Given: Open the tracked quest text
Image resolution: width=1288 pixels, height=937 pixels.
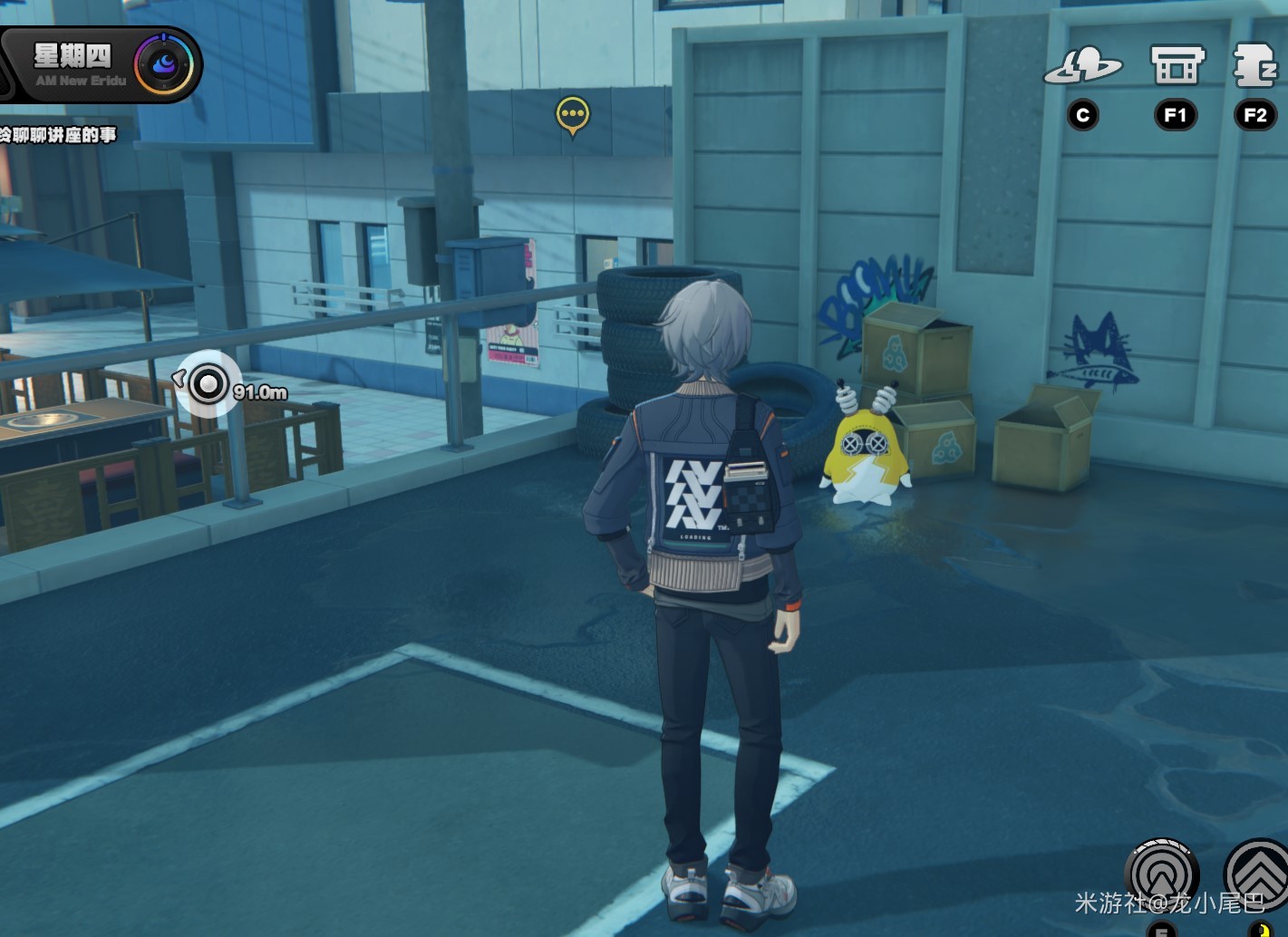Looking at the screenshot, I should [58, 135].
